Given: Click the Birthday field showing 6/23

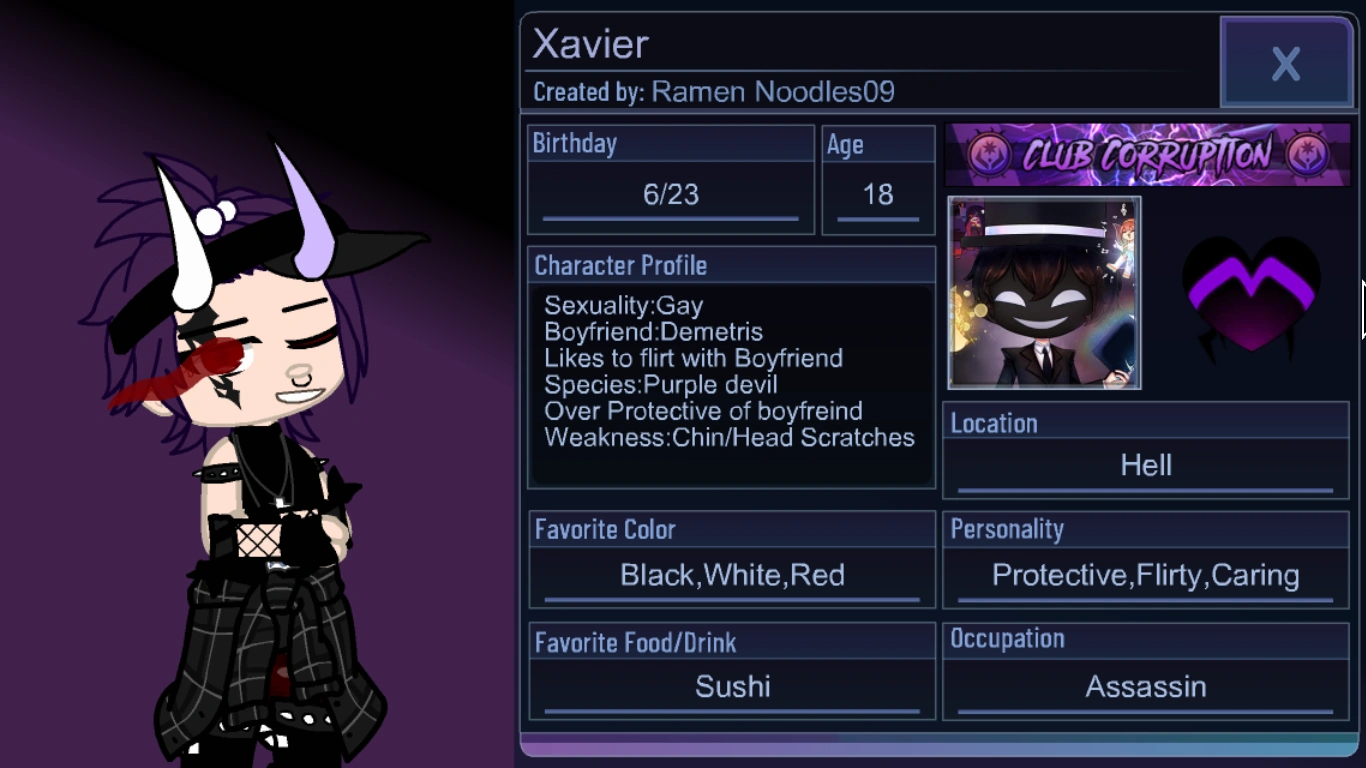Looking at the screenshot, I should click(669, 195).
